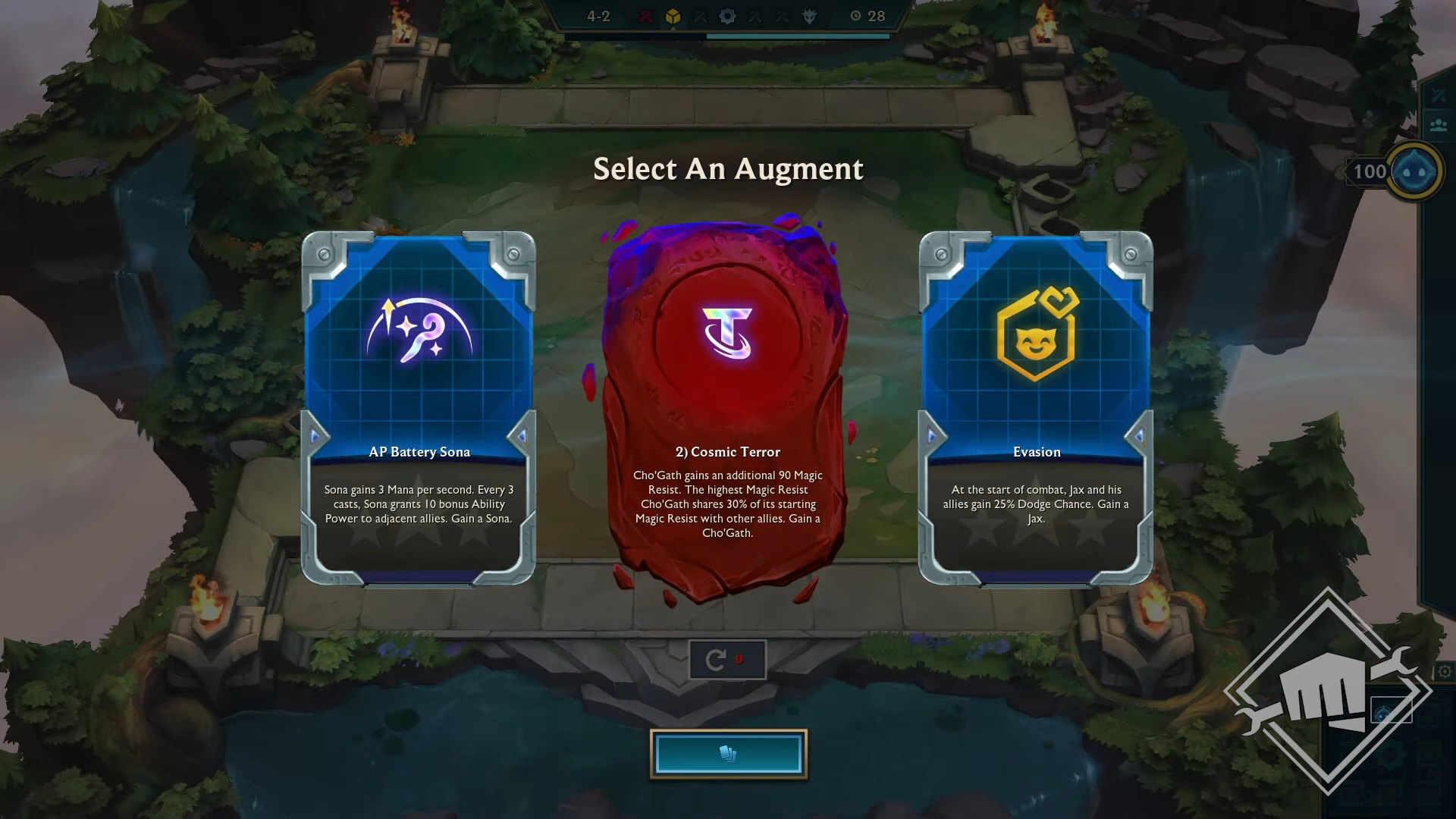Click the round timer clock icon
This screenshot has height=819, width=1456.
click(855, 16)
